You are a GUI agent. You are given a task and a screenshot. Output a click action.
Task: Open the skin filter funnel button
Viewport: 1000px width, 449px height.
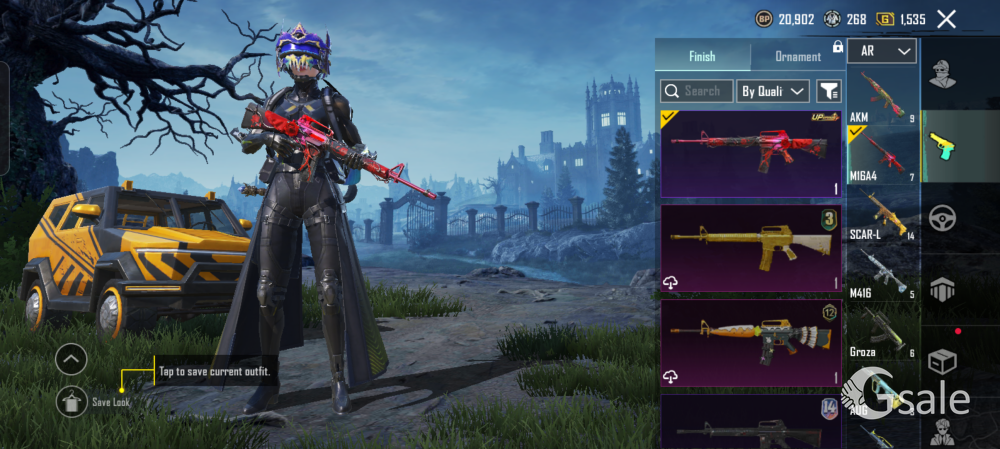tap(829, 91)
